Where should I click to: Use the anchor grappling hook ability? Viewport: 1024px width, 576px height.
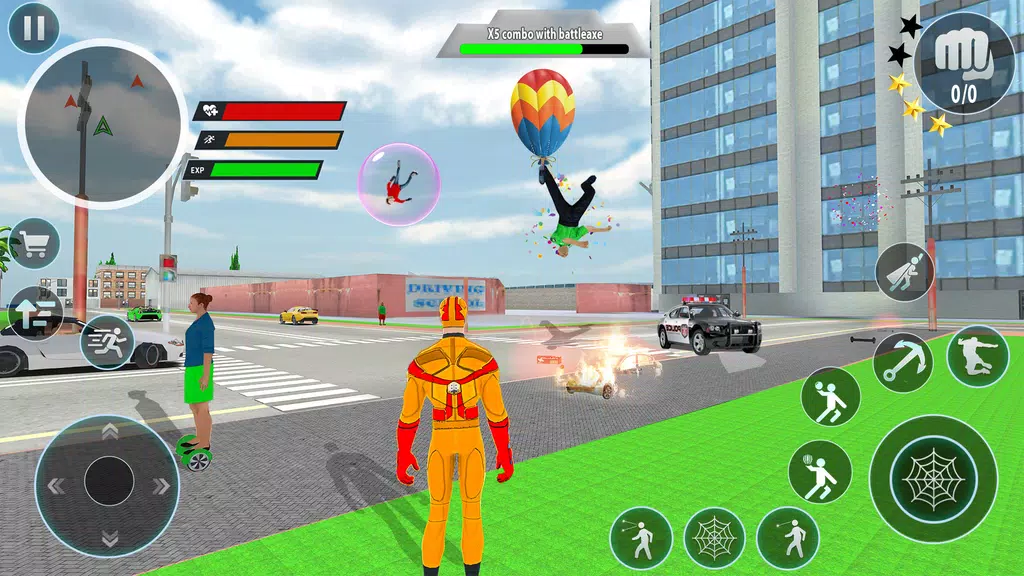(x=902, y=362)
